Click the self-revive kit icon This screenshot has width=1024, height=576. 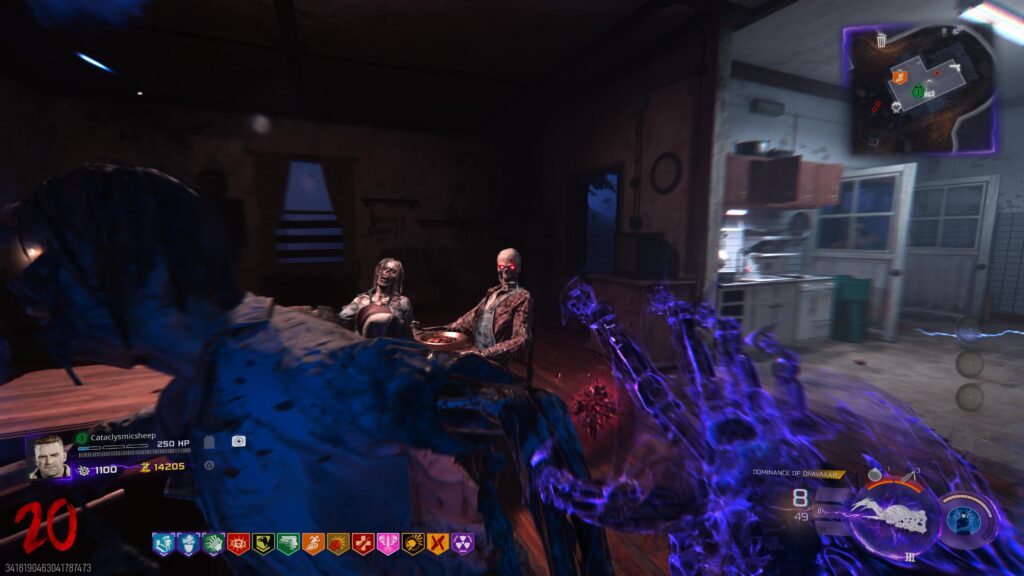tap(238, 441)
